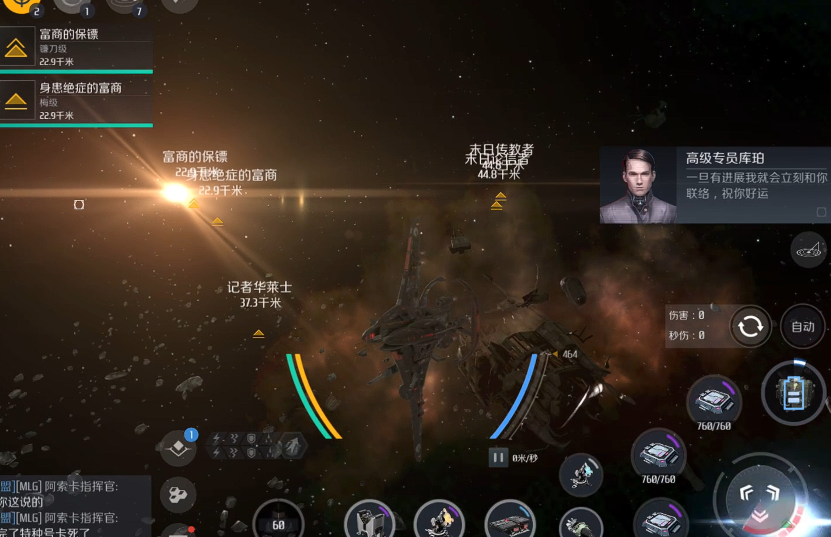
Task: Open the chat box with 阿索卡指挥官 messages
Action: pos(75,506)
